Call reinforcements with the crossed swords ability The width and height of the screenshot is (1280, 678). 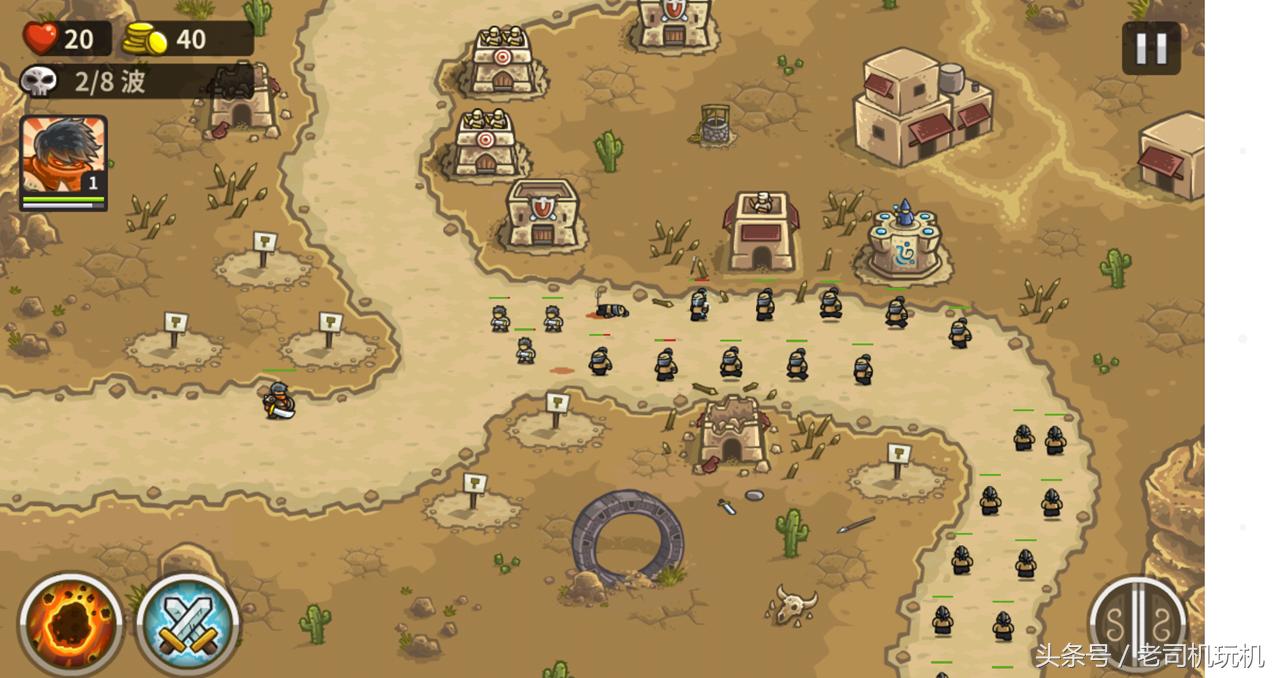pyautogui.click(x=187, y=624)
